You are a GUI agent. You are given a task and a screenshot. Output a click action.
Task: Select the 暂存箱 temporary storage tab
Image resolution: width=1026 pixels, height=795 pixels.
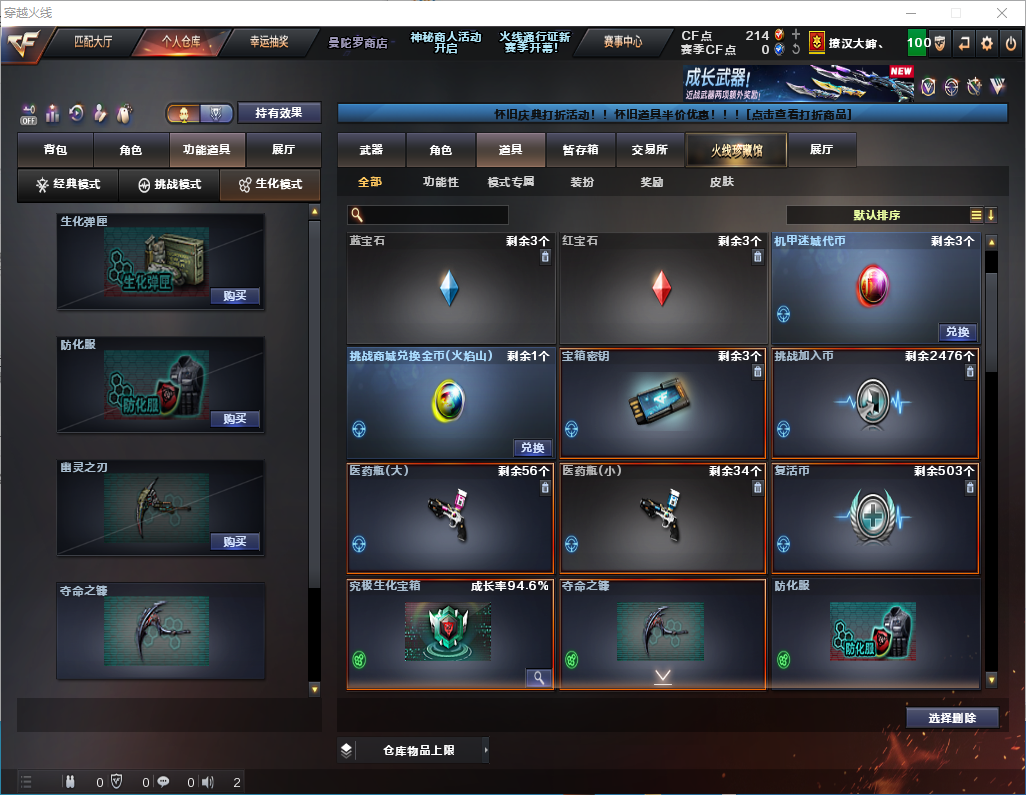(x=580, y=150)
